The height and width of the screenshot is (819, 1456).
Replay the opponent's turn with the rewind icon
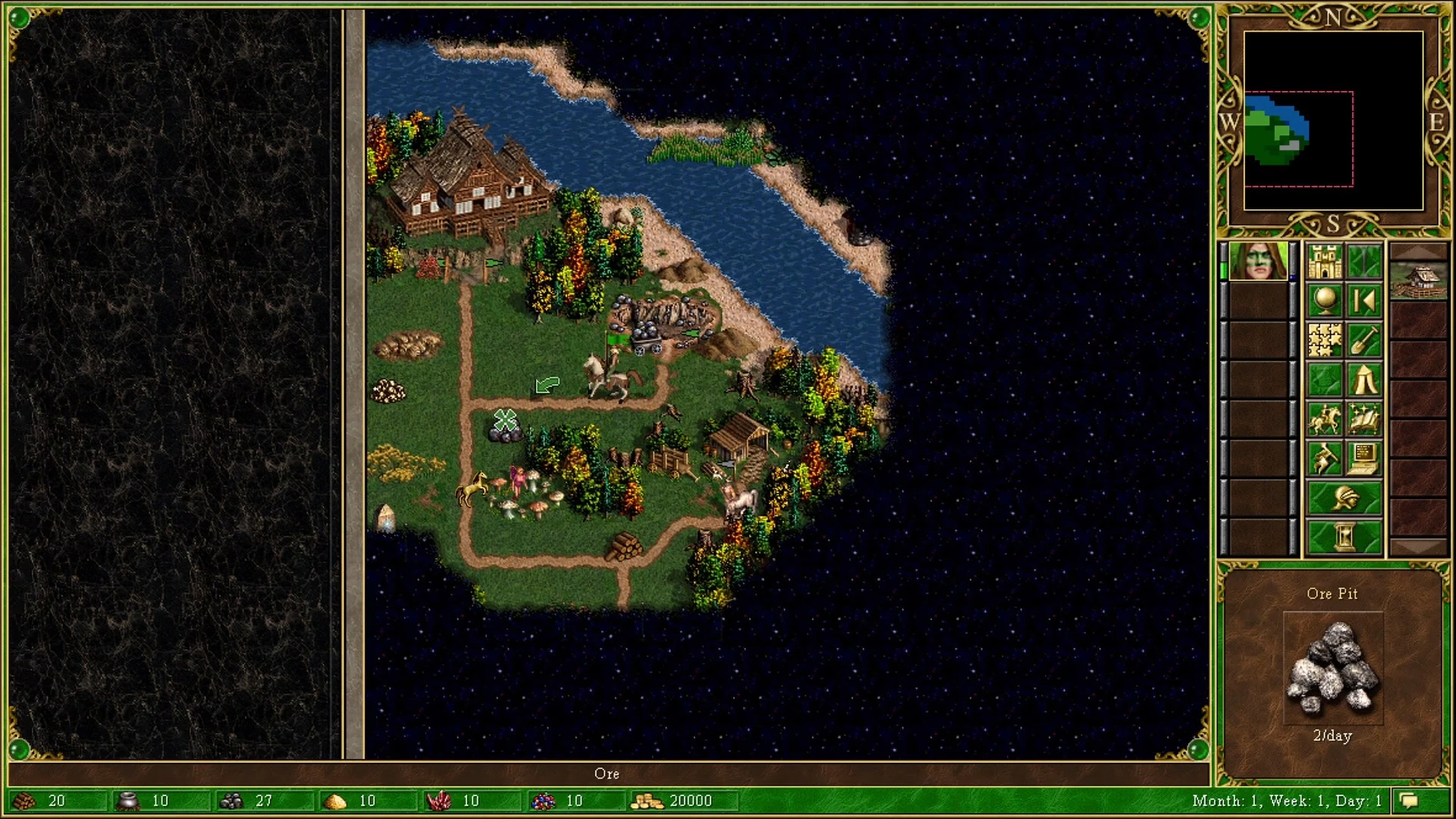pos(1363,300)
